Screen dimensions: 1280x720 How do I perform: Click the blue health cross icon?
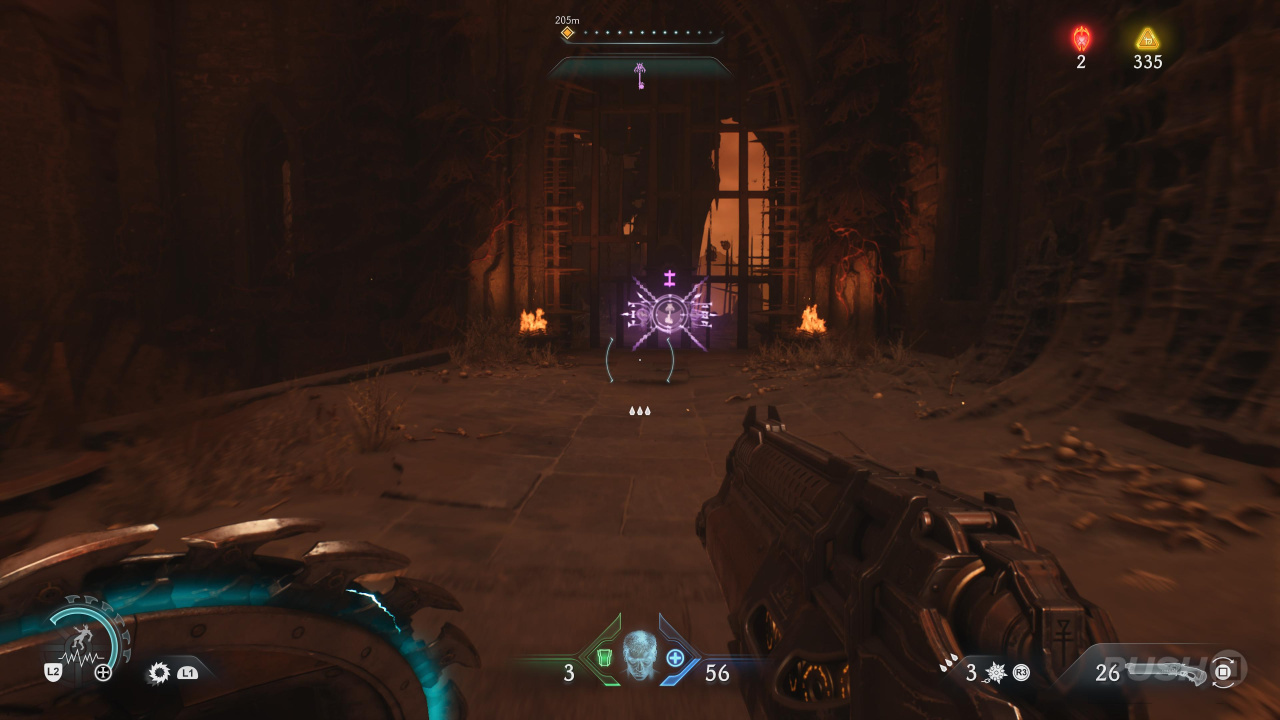click(675, 658)
